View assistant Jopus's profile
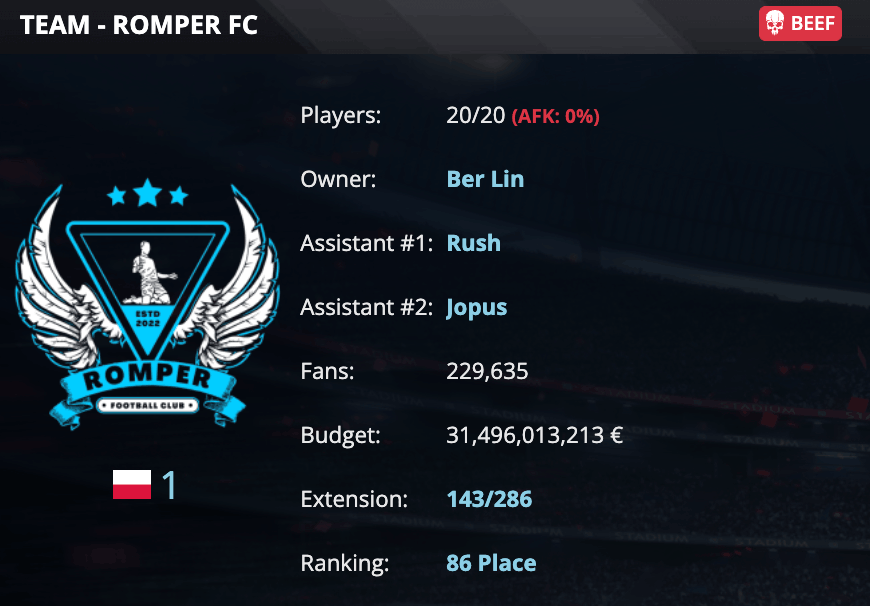 pyautogui.click(x=476, y=307)
